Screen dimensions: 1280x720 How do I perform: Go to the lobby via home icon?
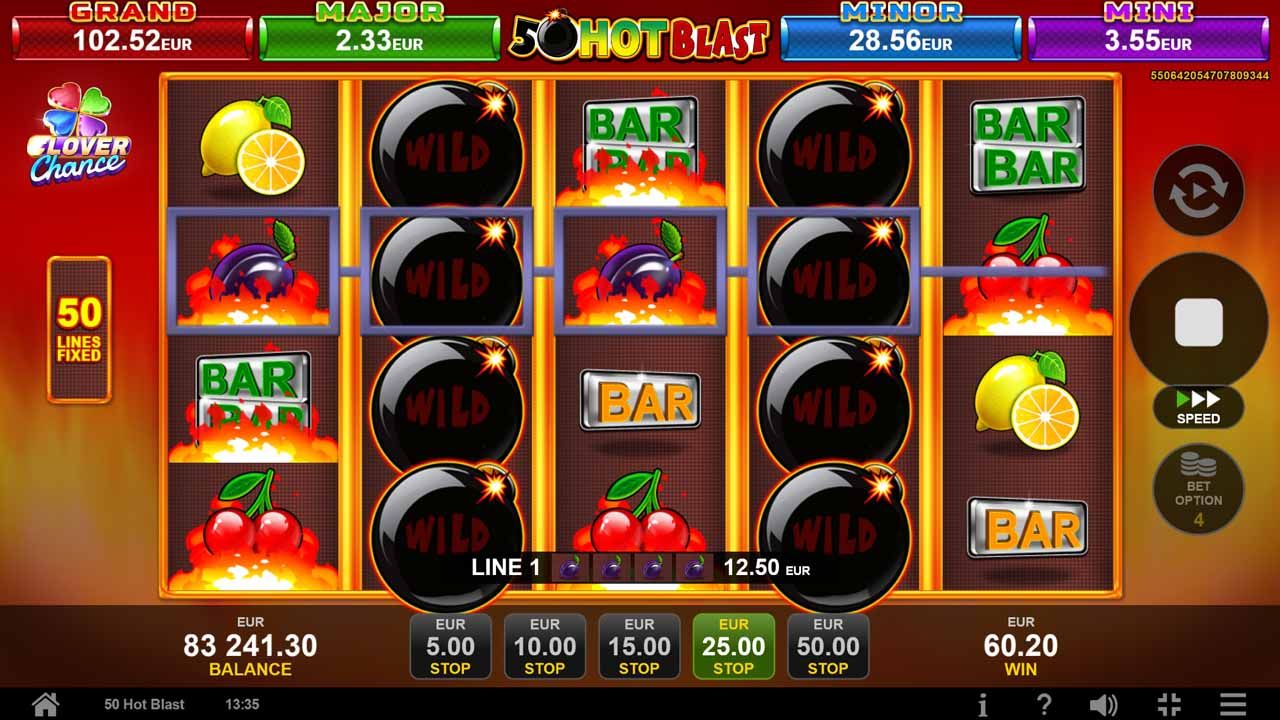click(x=45, y=704)
